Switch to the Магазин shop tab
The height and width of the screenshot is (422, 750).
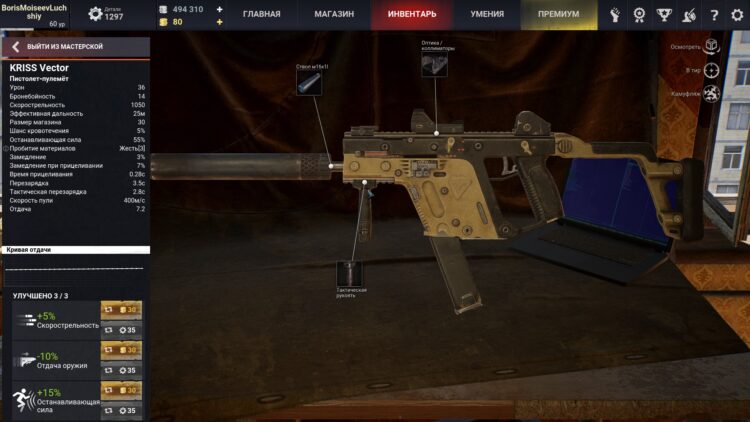pos(333,15)
